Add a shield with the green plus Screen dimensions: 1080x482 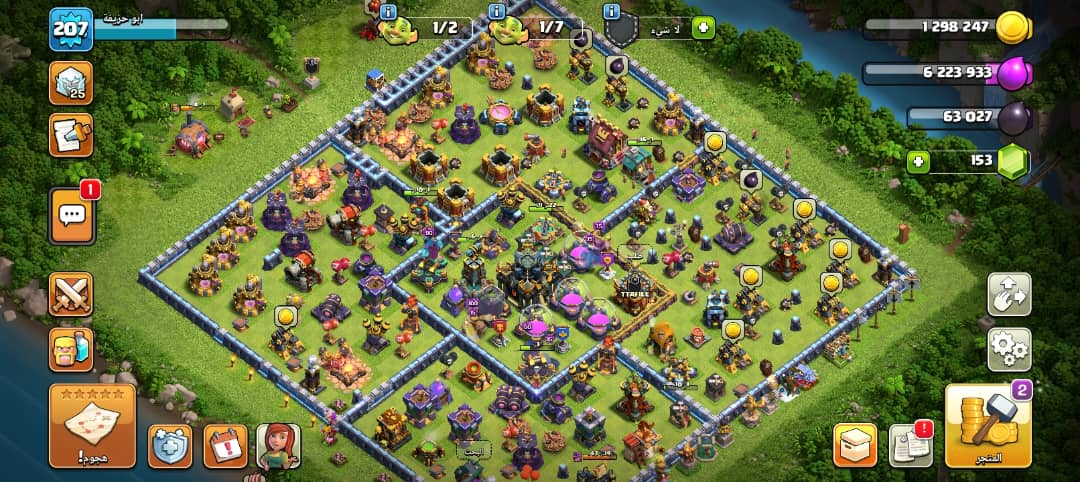click(x=703, y=28)
